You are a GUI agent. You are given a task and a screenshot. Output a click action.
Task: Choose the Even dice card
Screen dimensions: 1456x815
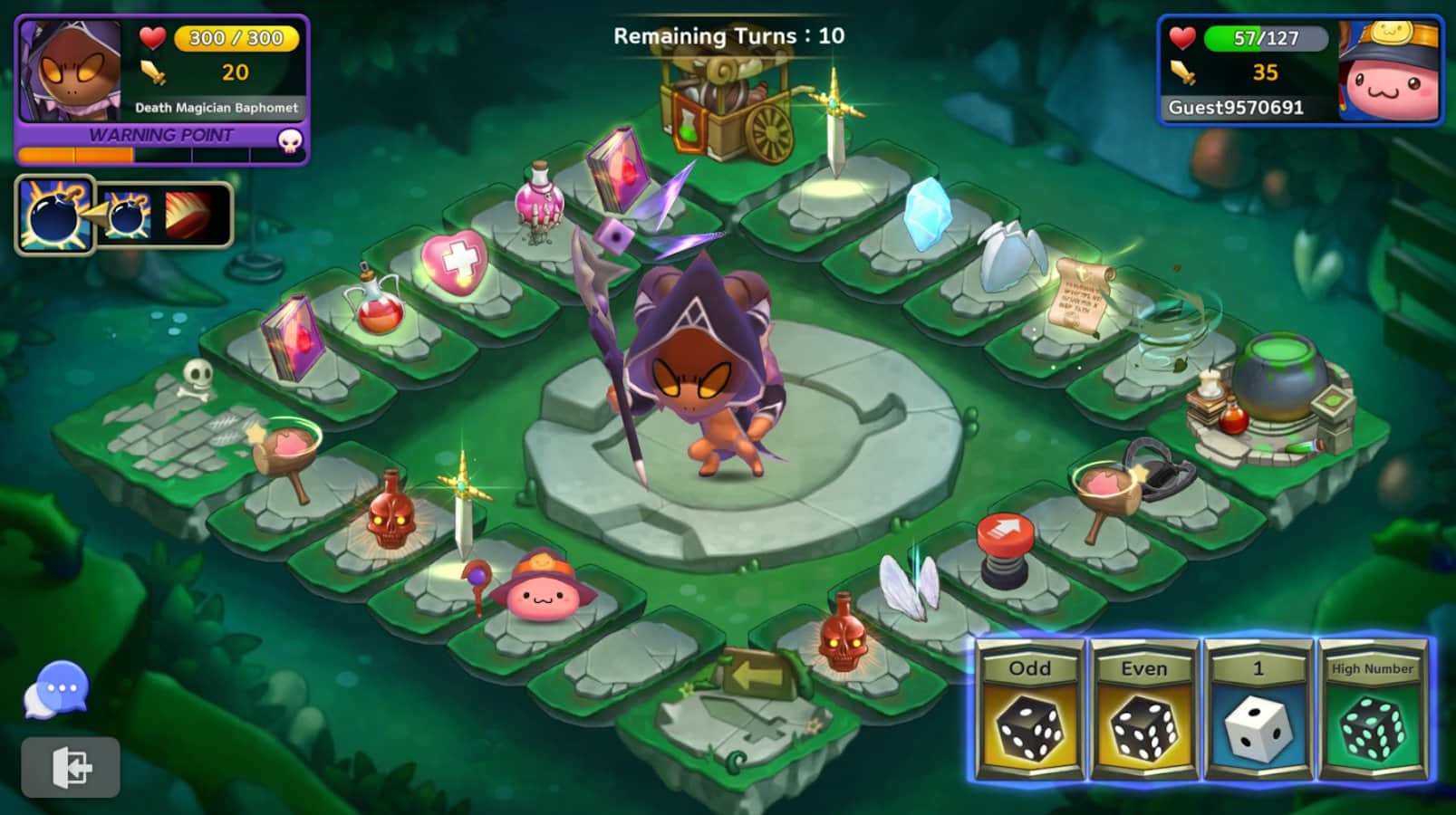tap(1143, 710)
